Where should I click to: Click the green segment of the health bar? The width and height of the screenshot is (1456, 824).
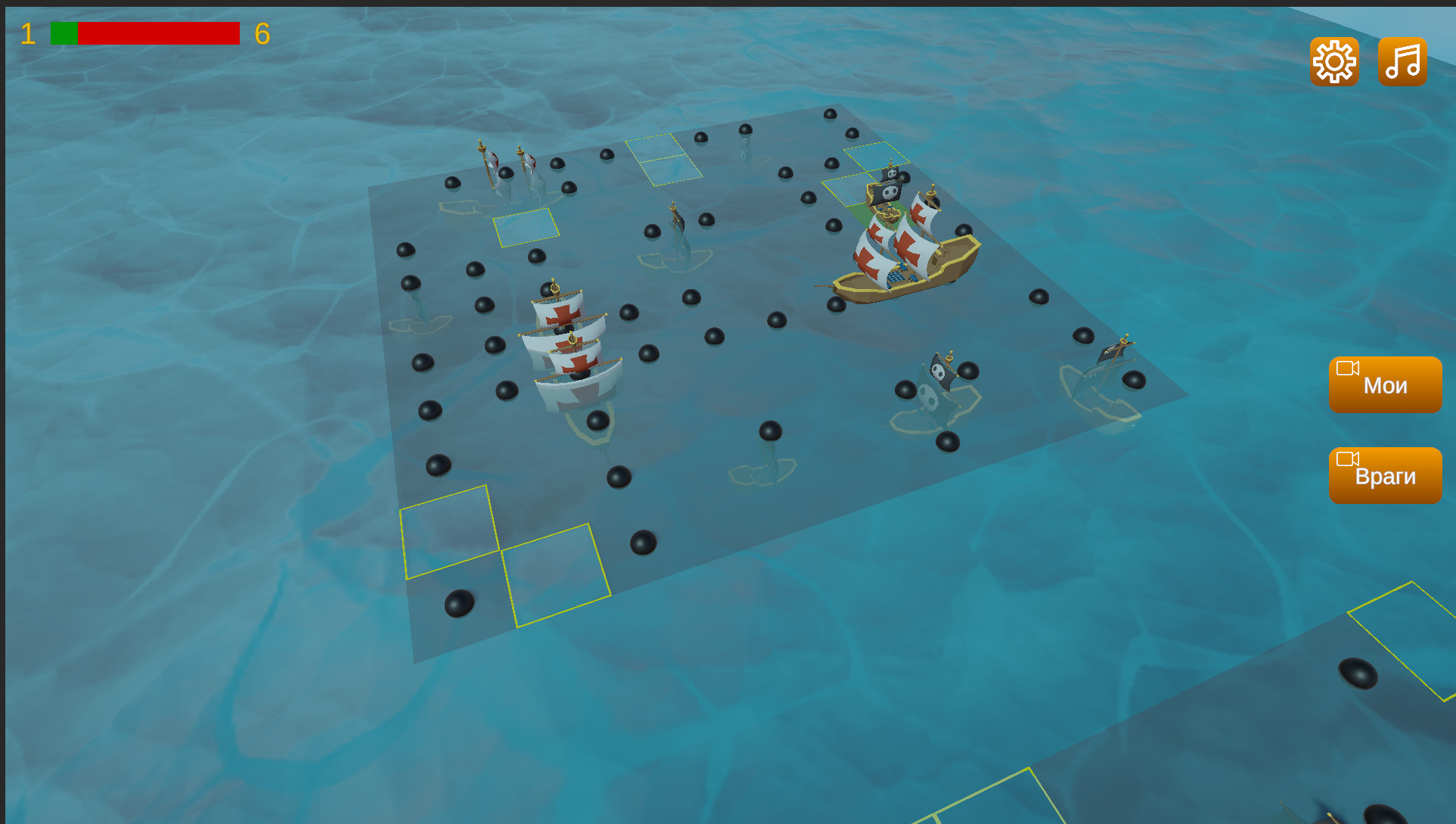coord(62,33)
